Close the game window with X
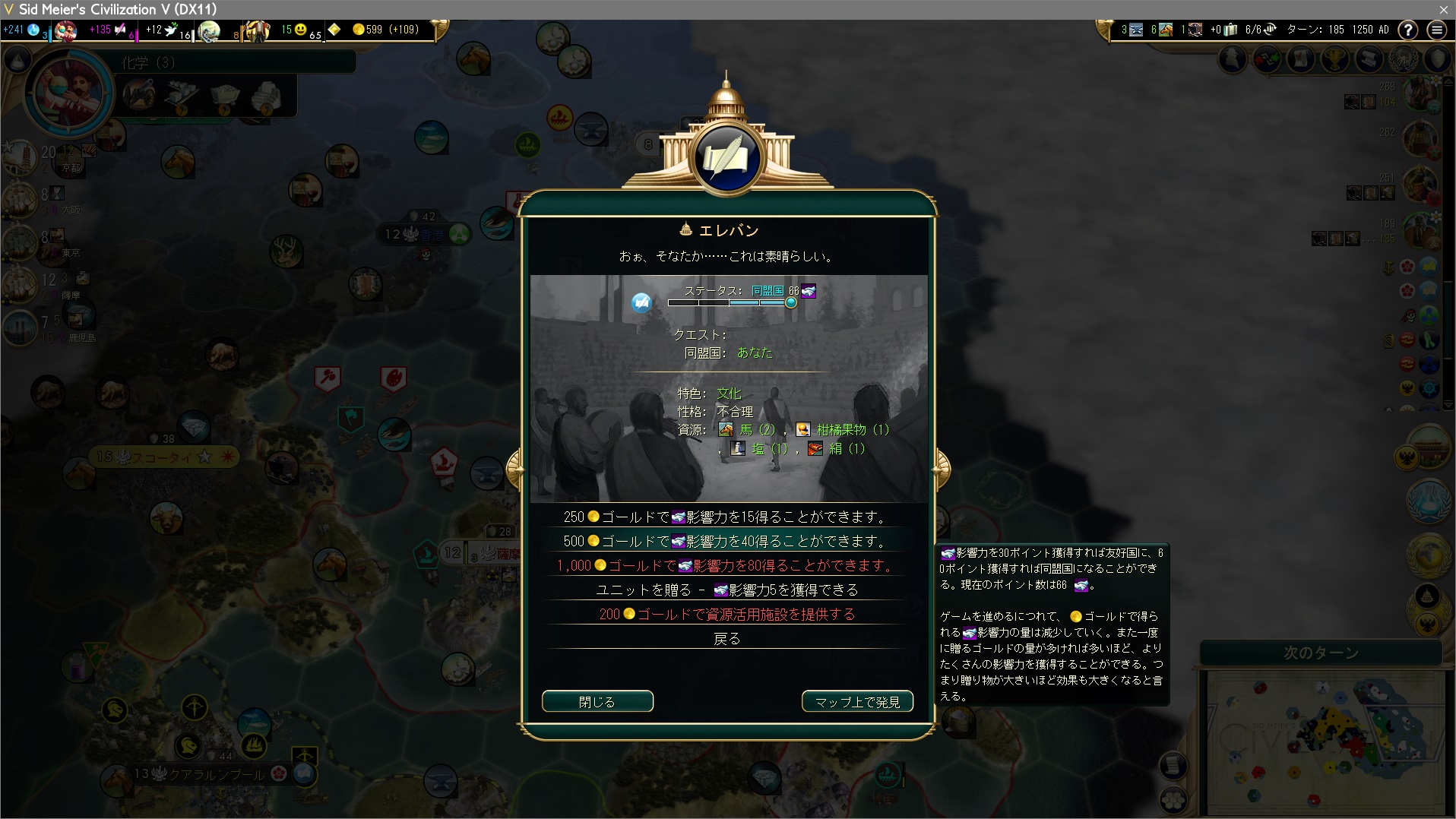1456x819 pixels. point(1443,9)
